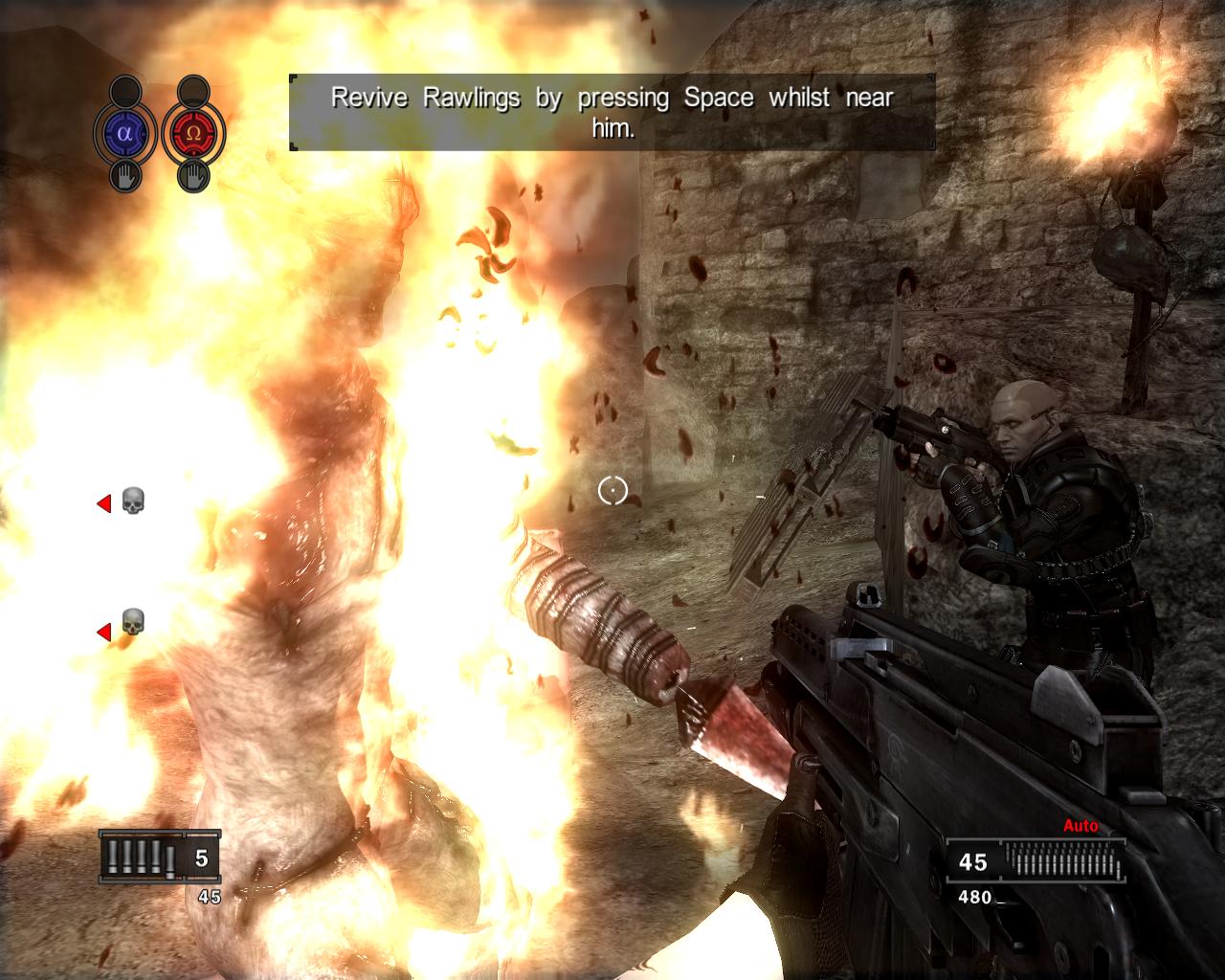Image resolution: width=1225 pixels, height=980 pixels.
Task: Select the blue Alpha squad icon
Action: (x=124, y=134)
